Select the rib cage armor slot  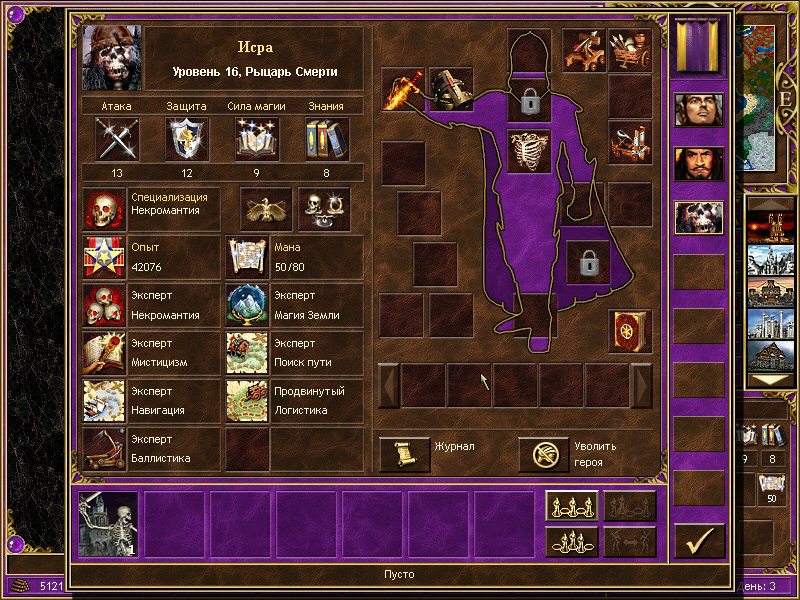click(x=529, y=152)
